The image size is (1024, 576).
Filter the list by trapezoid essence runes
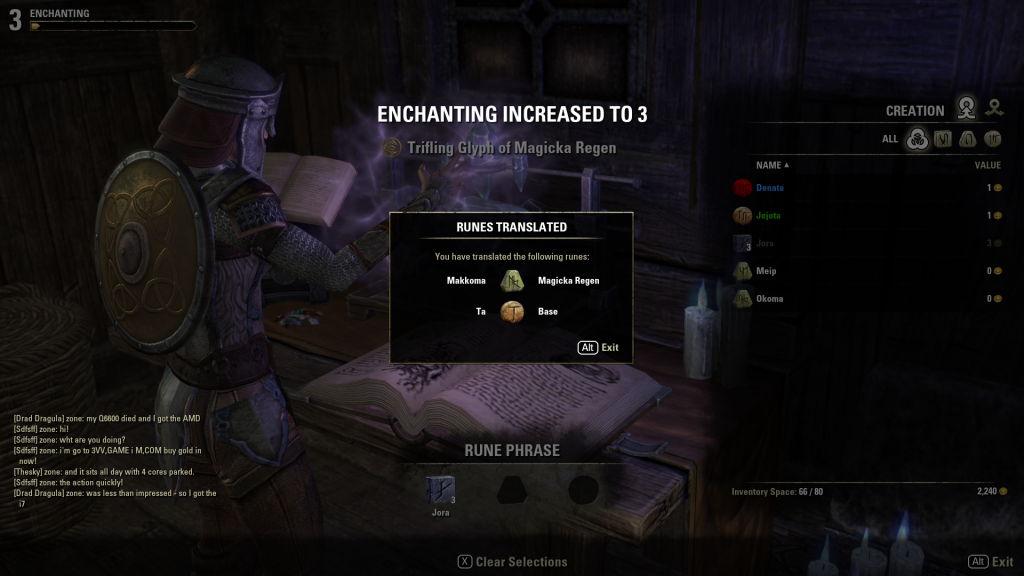[967, 139]
